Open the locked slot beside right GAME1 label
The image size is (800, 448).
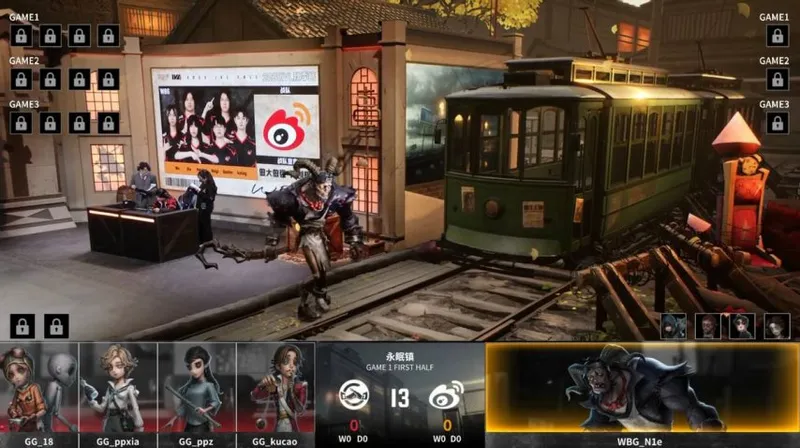coord(776,36)
